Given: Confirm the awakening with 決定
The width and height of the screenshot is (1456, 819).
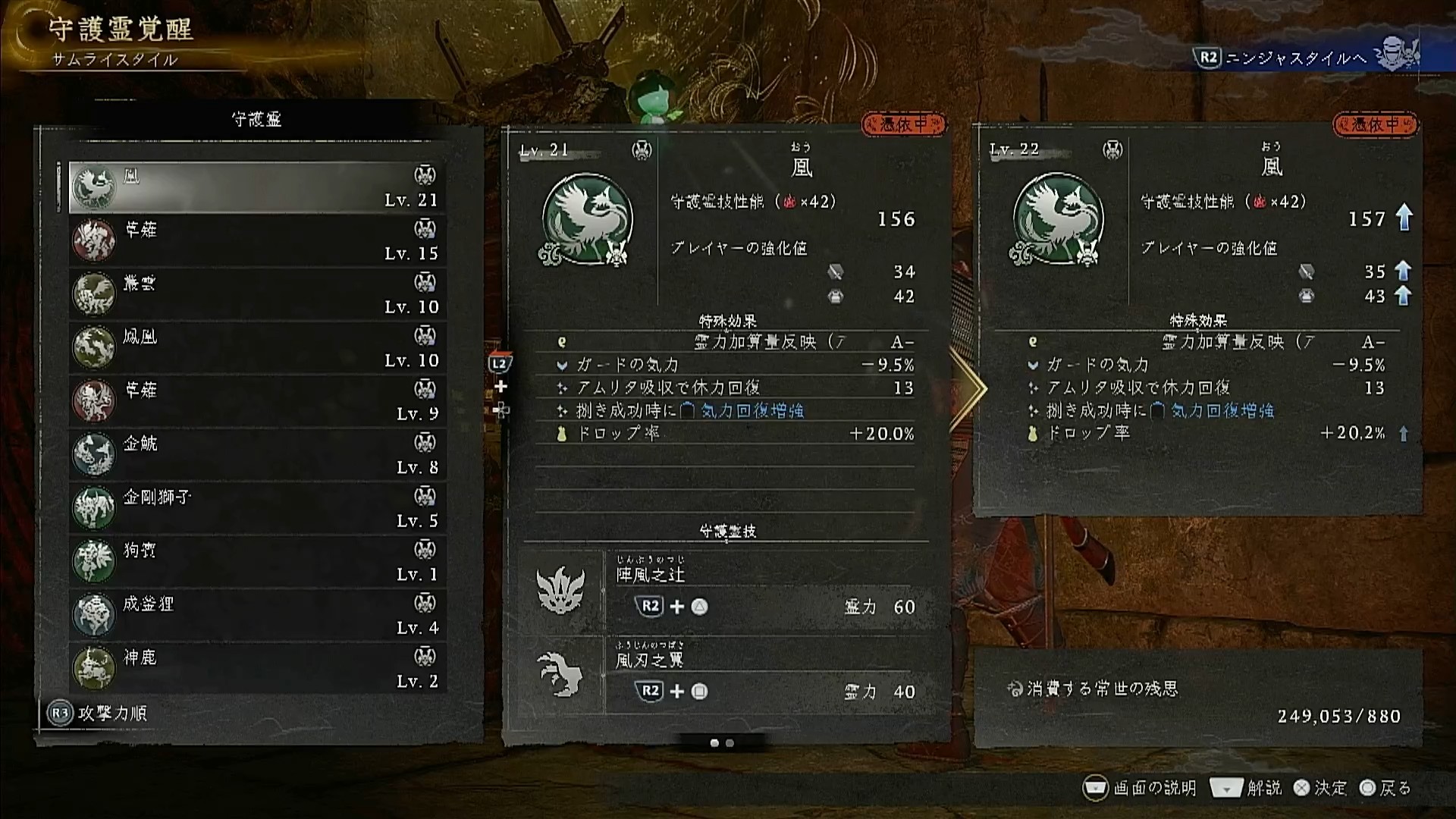Looking at the screenshot, I should [x=1320, y=788].
